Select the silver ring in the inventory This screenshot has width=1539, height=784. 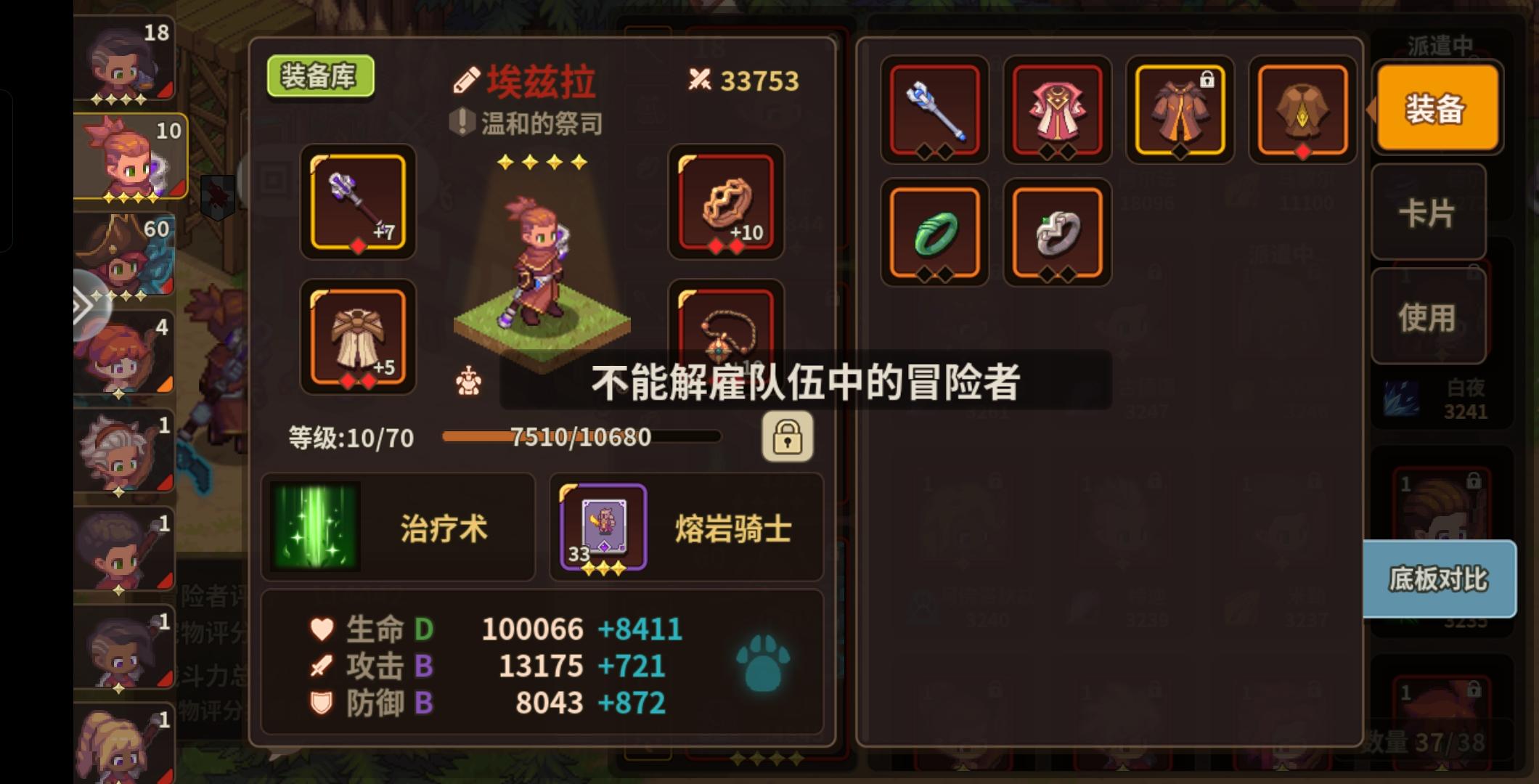point(1057,234)
